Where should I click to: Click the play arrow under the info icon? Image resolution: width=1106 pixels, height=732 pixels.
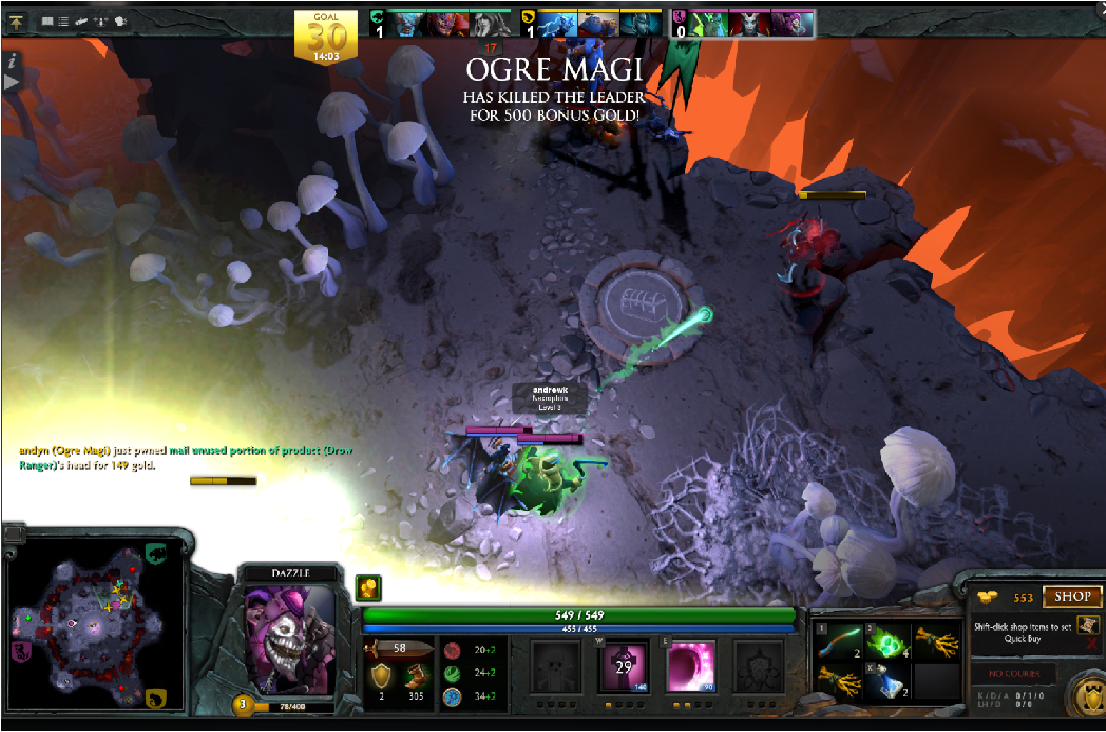pos(12,81)
